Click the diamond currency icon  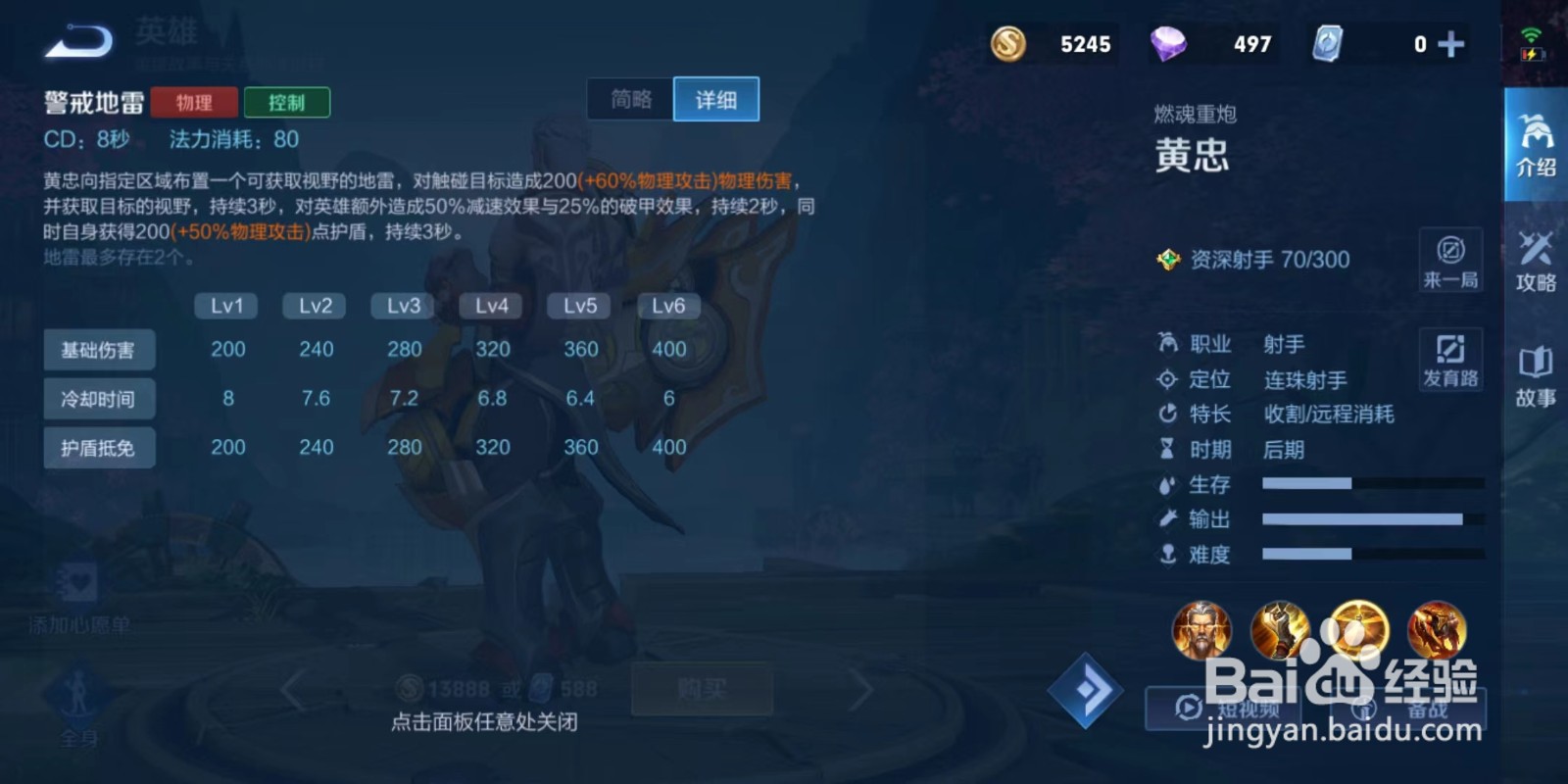click(x=1172, y=43)
